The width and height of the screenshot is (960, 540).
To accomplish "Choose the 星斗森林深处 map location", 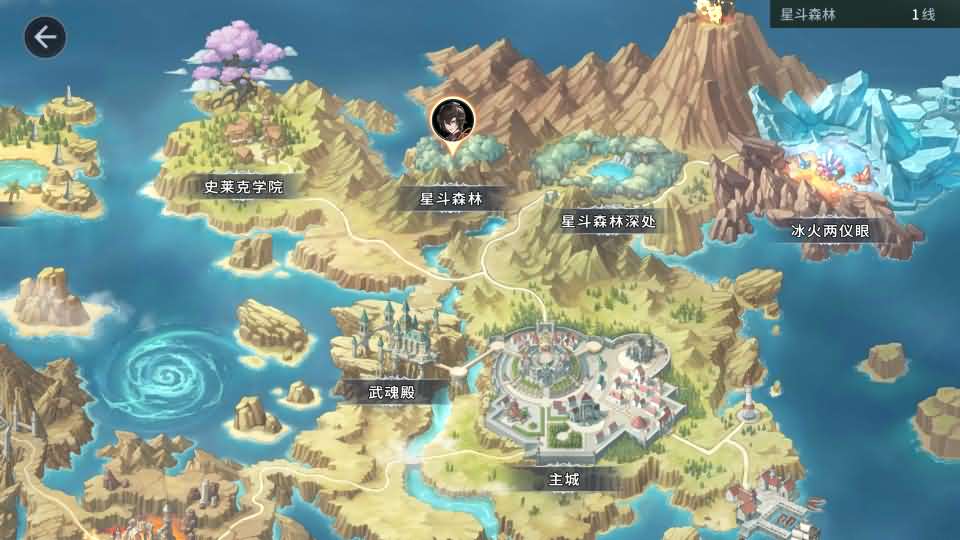I will [x=609, y=221].
